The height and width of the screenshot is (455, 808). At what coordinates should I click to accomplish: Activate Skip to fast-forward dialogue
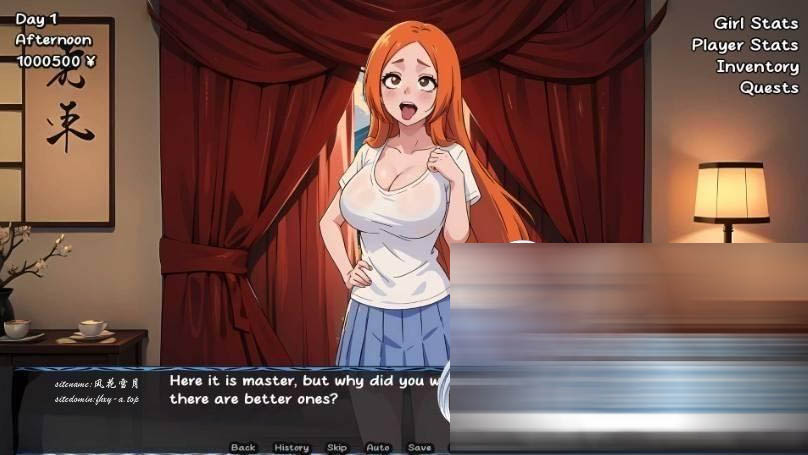(337, 447)
